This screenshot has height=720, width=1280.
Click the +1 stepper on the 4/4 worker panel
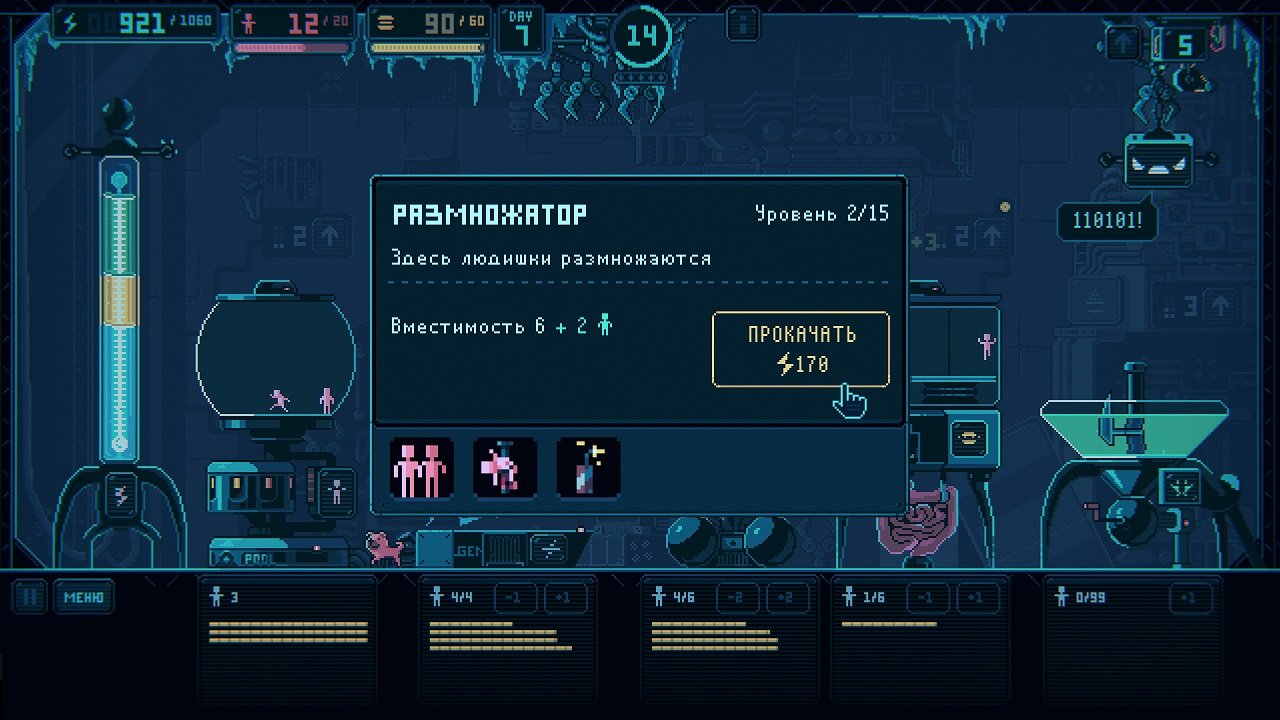[566, 597]
